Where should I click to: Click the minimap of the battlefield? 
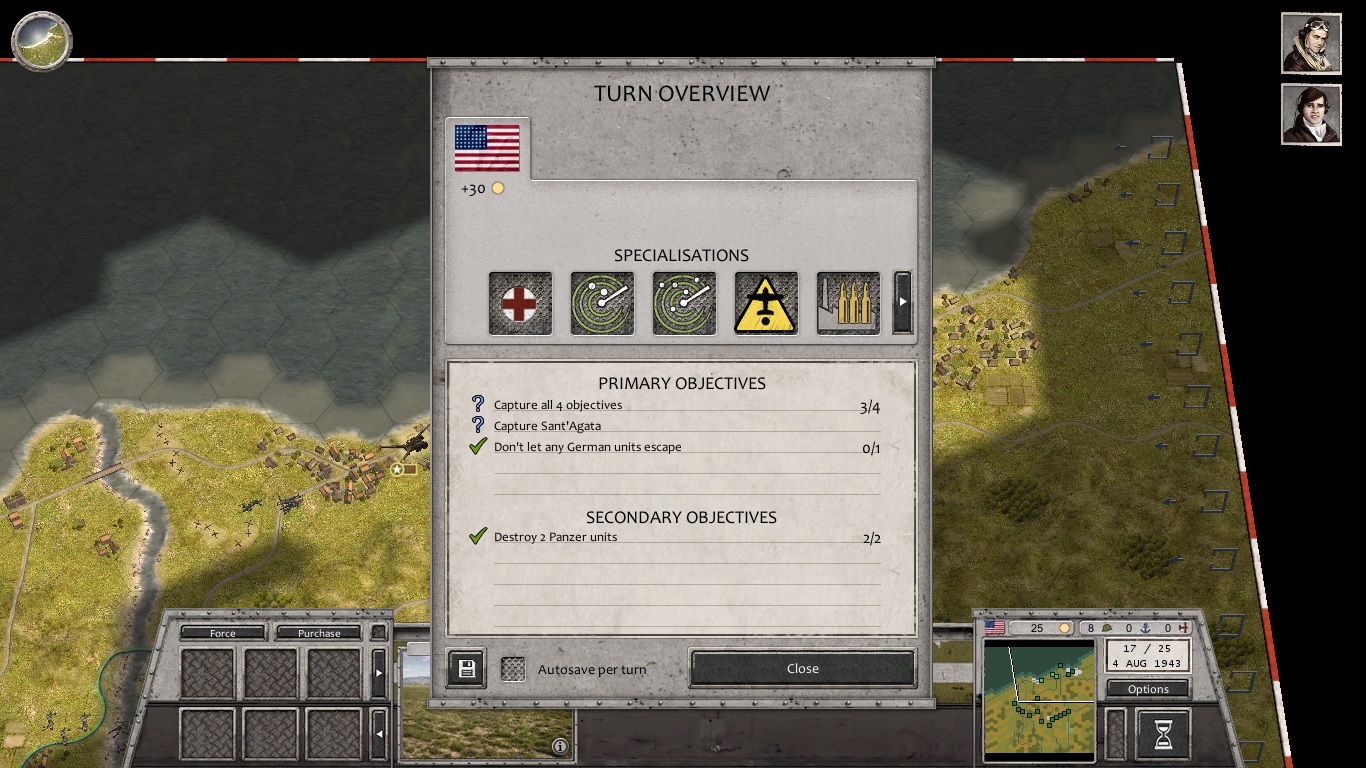tap(1039, 698)
